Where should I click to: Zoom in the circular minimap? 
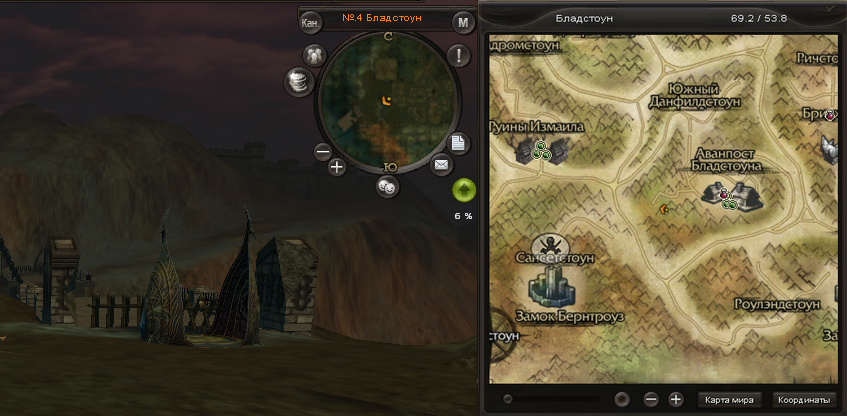tap(337, 167)
